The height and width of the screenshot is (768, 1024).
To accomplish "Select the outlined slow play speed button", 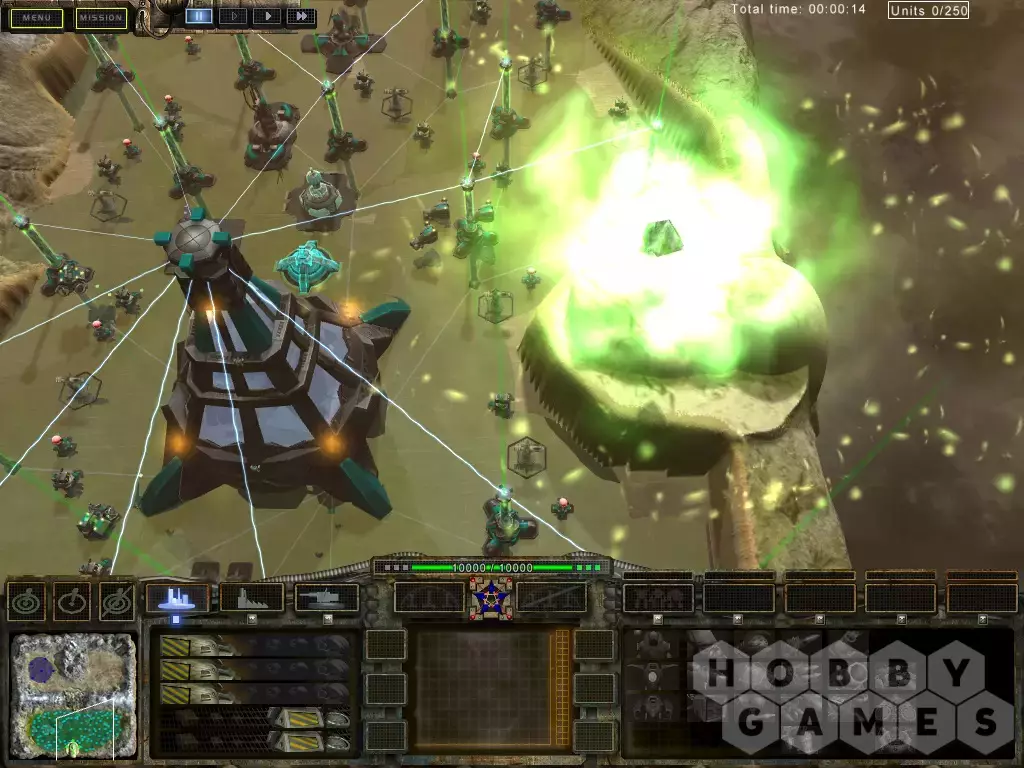I will pyautogui.click(x=233, y=16).
